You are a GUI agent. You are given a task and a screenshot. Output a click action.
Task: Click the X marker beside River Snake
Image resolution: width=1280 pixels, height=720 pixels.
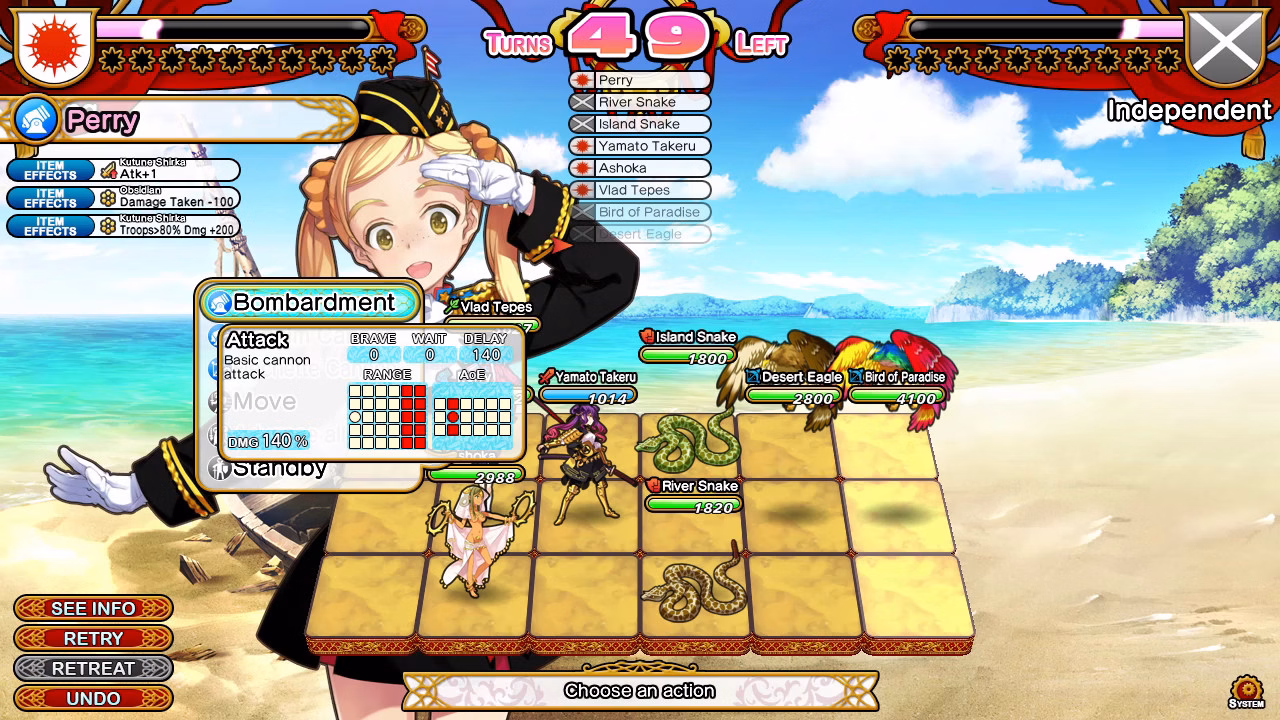pos(582,102)
